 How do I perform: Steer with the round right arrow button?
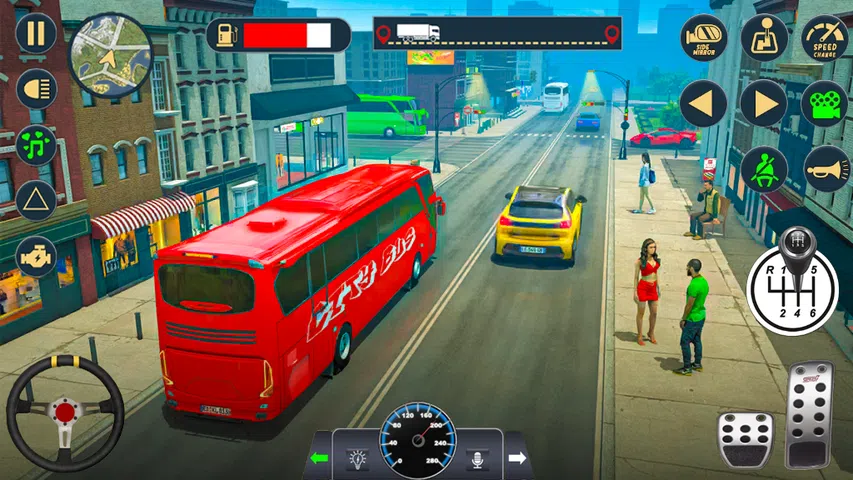pos(764,103)
